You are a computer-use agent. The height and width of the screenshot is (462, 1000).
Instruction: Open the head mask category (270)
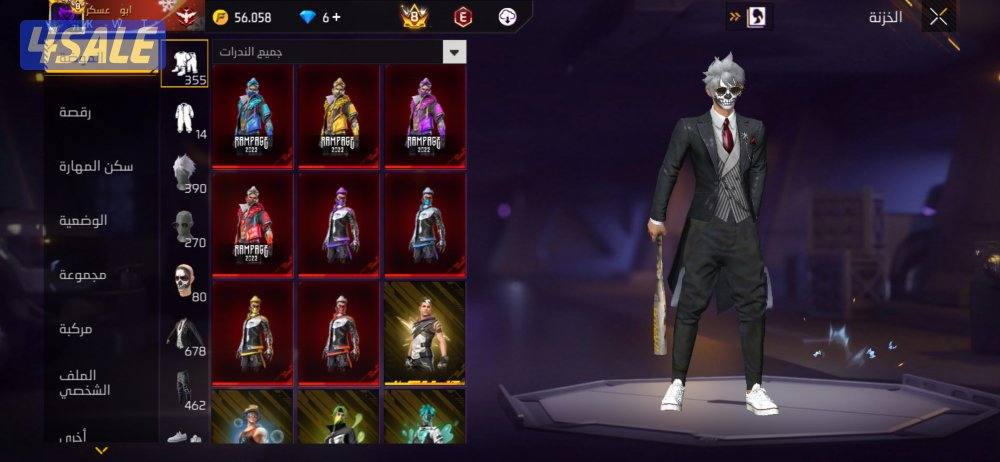pyautogui.click(x=185, y=227)
